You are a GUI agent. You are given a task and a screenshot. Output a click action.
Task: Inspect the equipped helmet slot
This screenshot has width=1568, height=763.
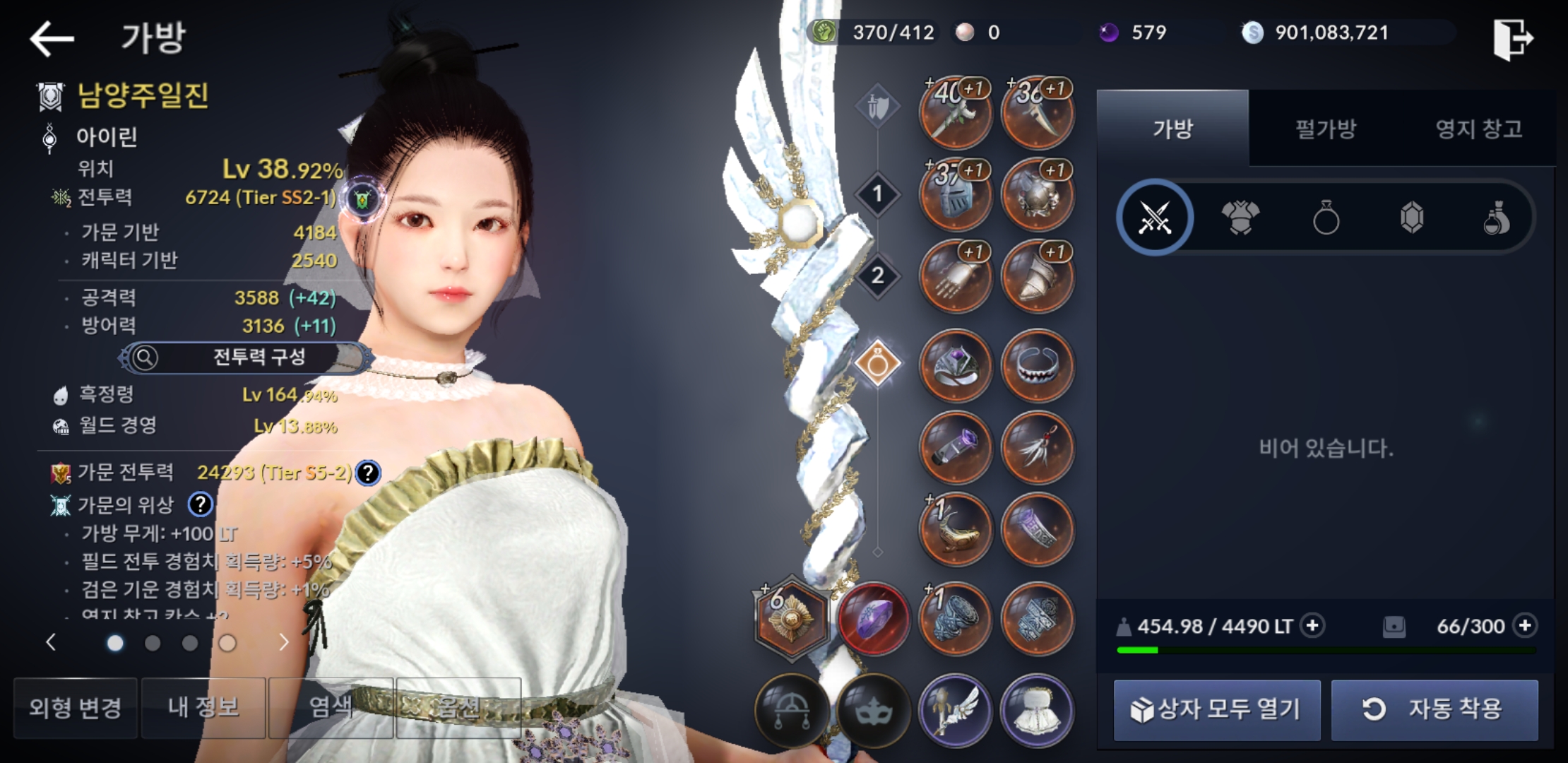(956, 195)
